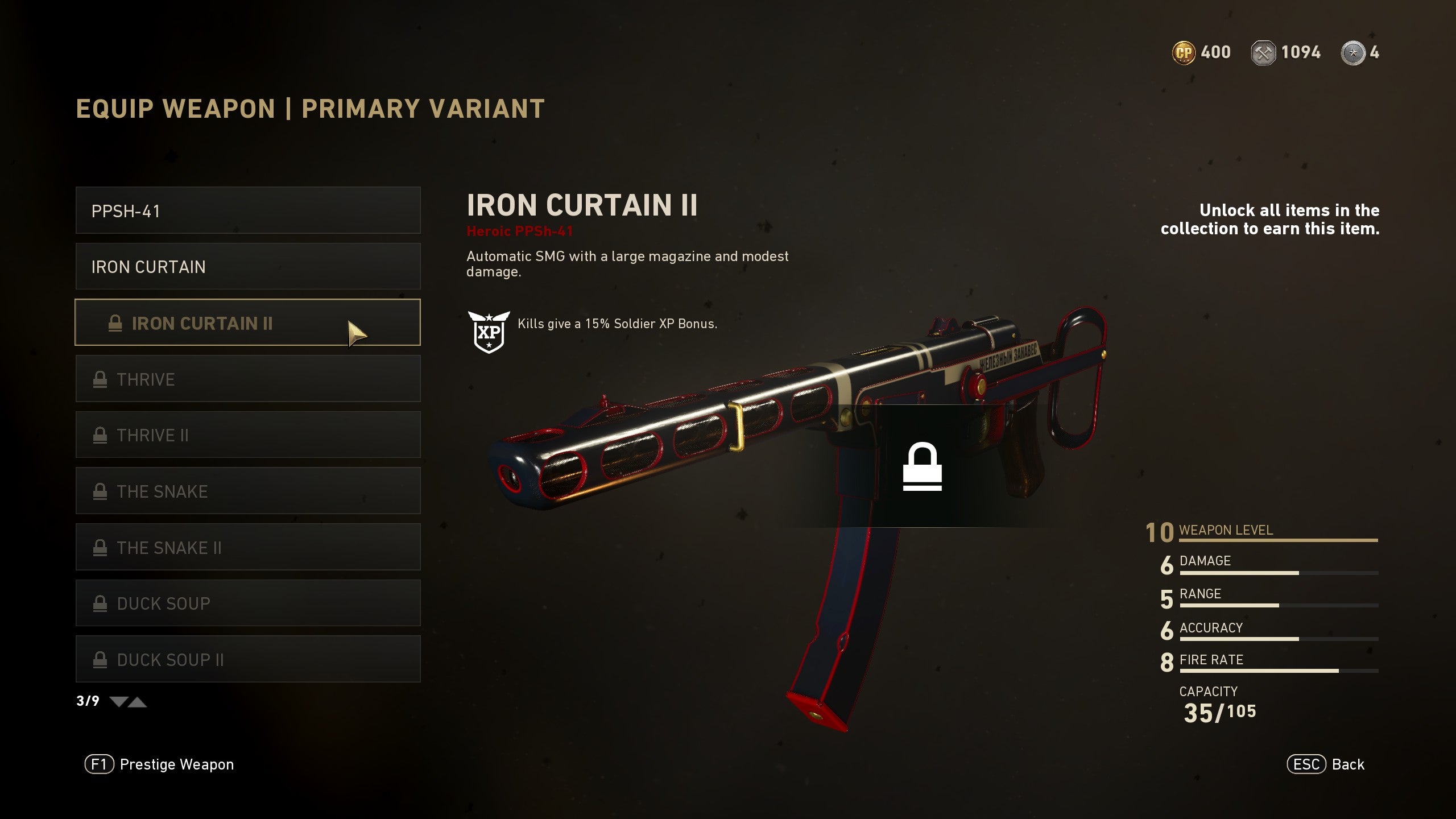Screen dimensions: 1456x819
Task: Select the Thrive II variant entry
Action: click(247, 435)
